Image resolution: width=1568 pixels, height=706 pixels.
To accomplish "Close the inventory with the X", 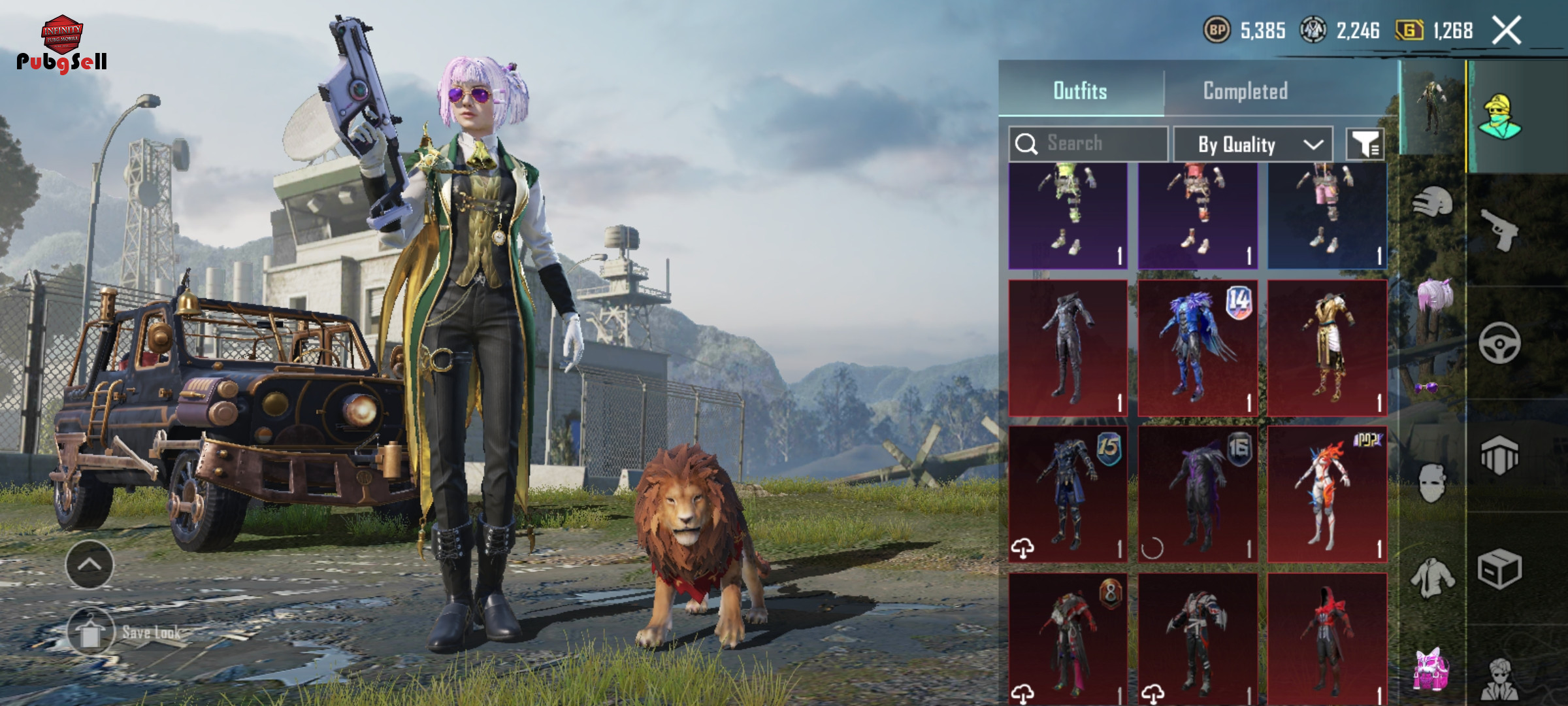I will point(1507,31).
